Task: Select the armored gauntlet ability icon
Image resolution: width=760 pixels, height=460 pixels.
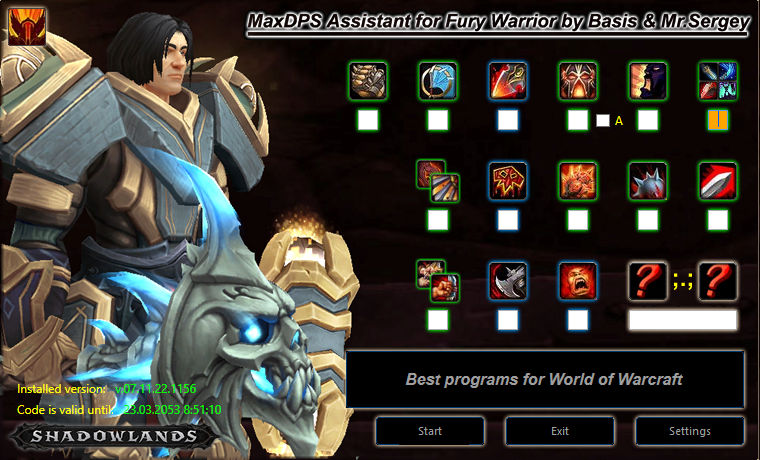Action: [368, 81]
